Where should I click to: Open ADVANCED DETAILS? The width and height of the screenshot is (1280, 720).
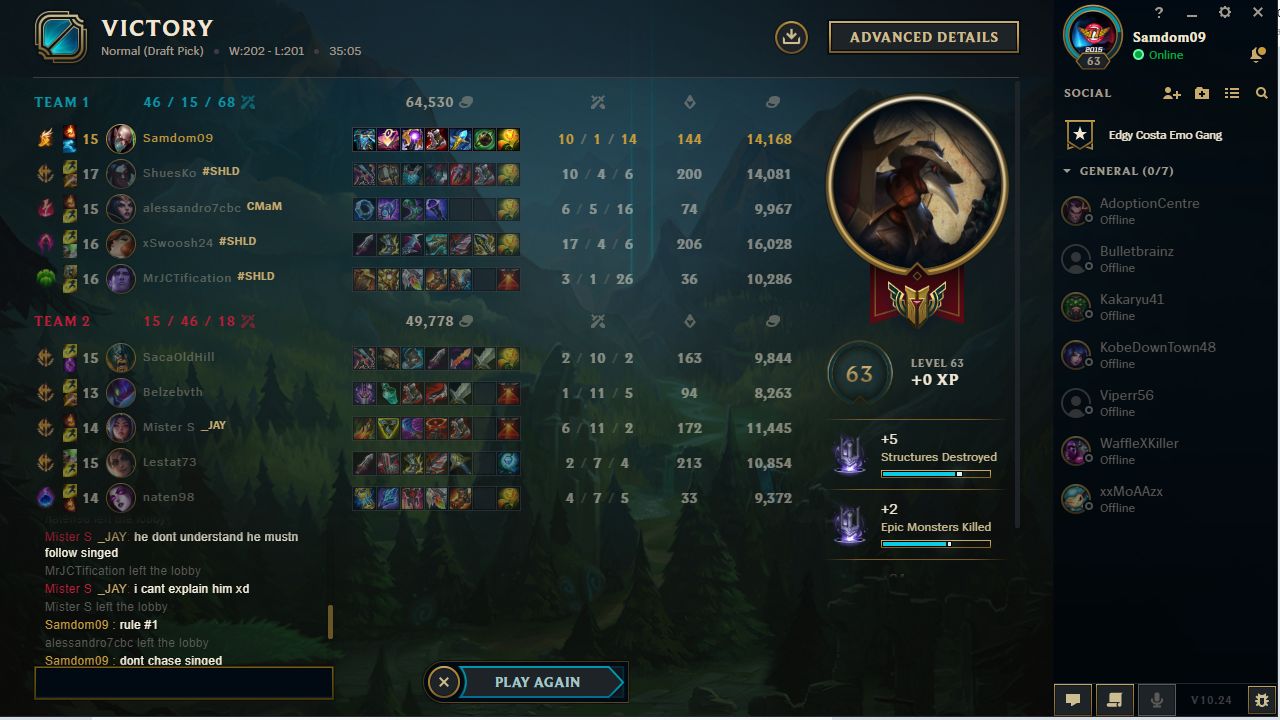click(922, 36)
